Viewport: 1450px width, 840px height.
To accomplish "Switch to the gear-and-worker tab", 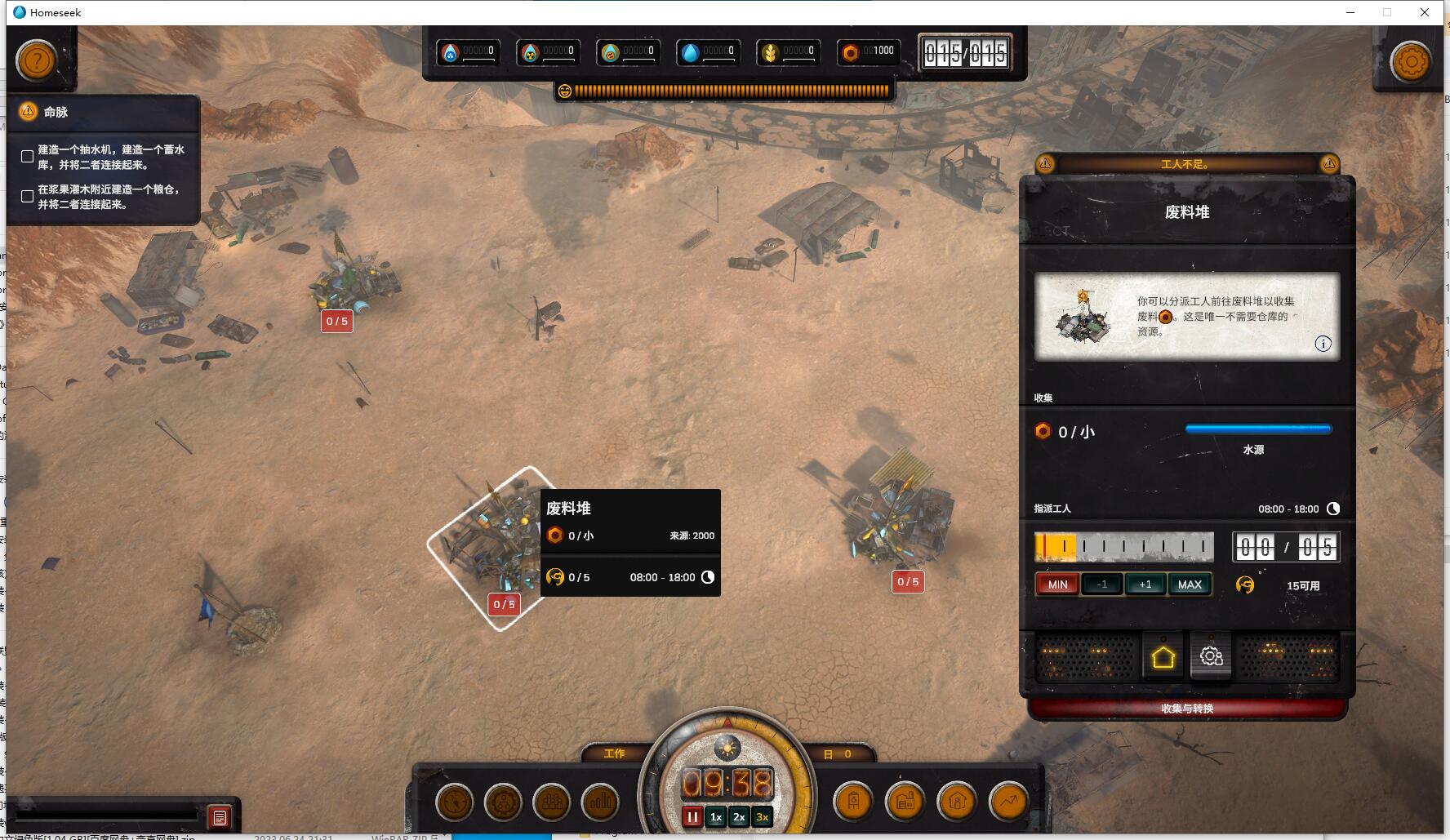I will pos(1211,656).
